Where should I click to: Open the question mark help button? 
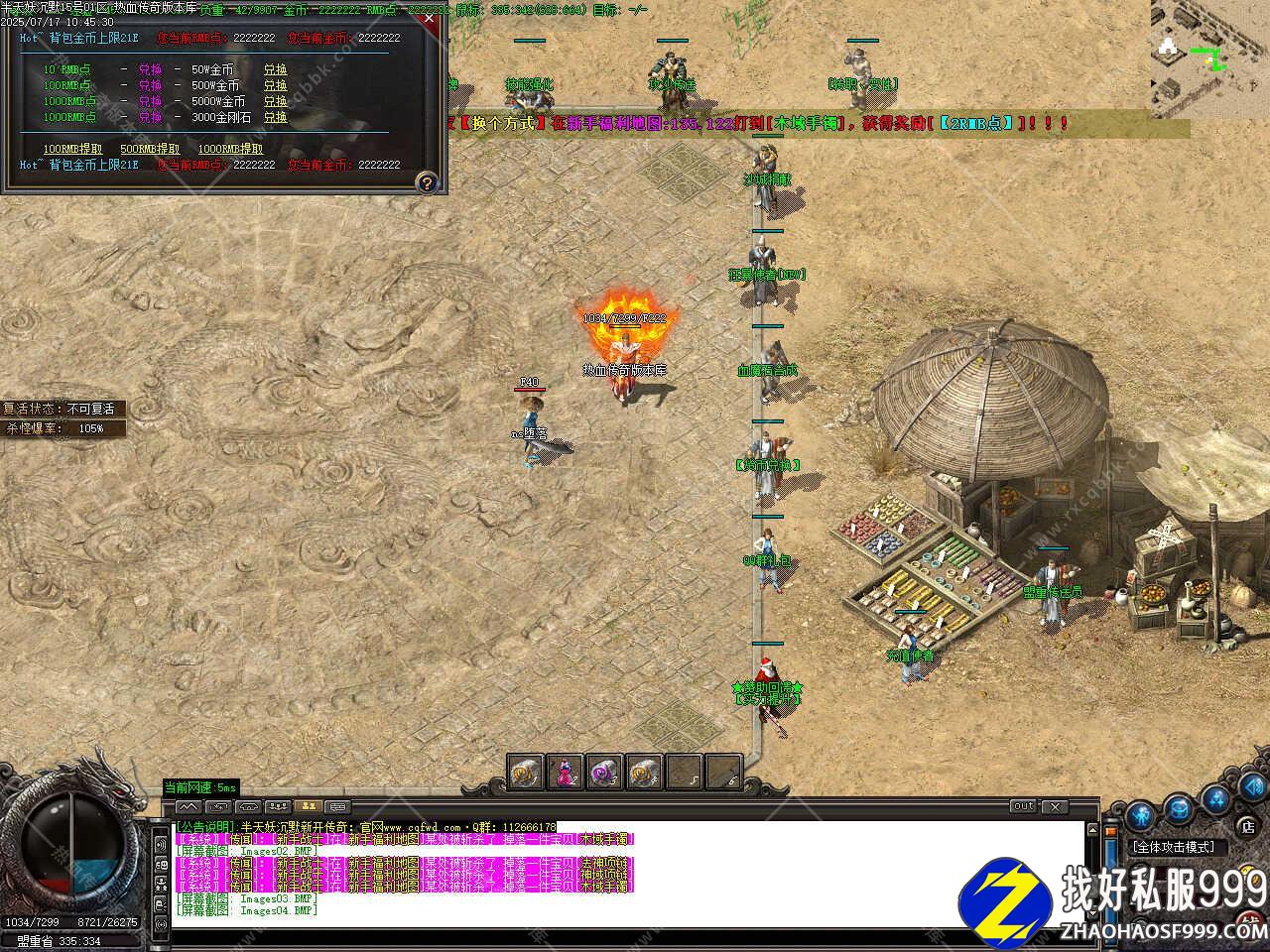(x=427, y=182)
